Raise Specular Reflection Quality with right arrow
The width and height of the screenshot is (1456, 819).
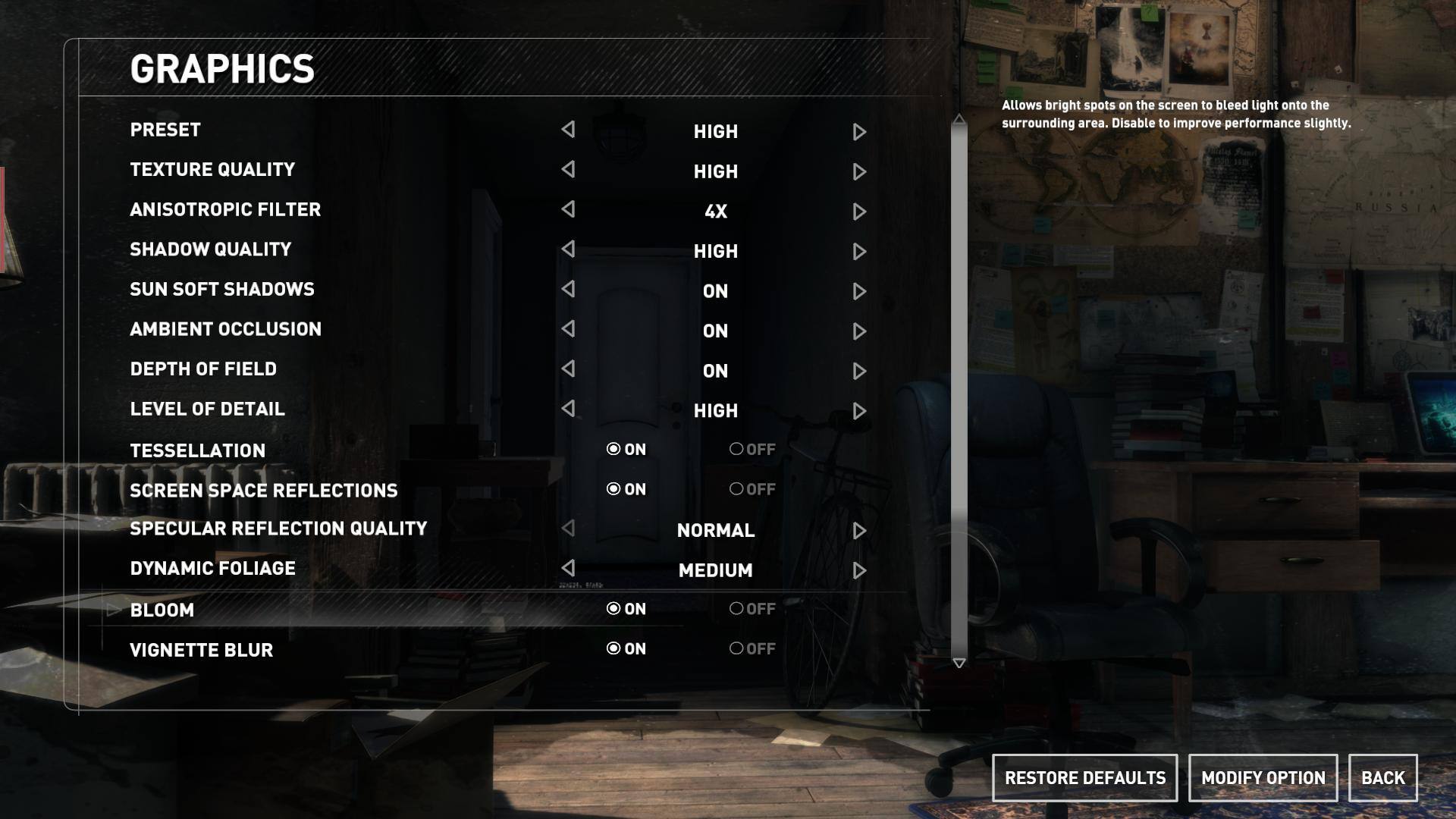pyautogui.click(x=859, y=531)
